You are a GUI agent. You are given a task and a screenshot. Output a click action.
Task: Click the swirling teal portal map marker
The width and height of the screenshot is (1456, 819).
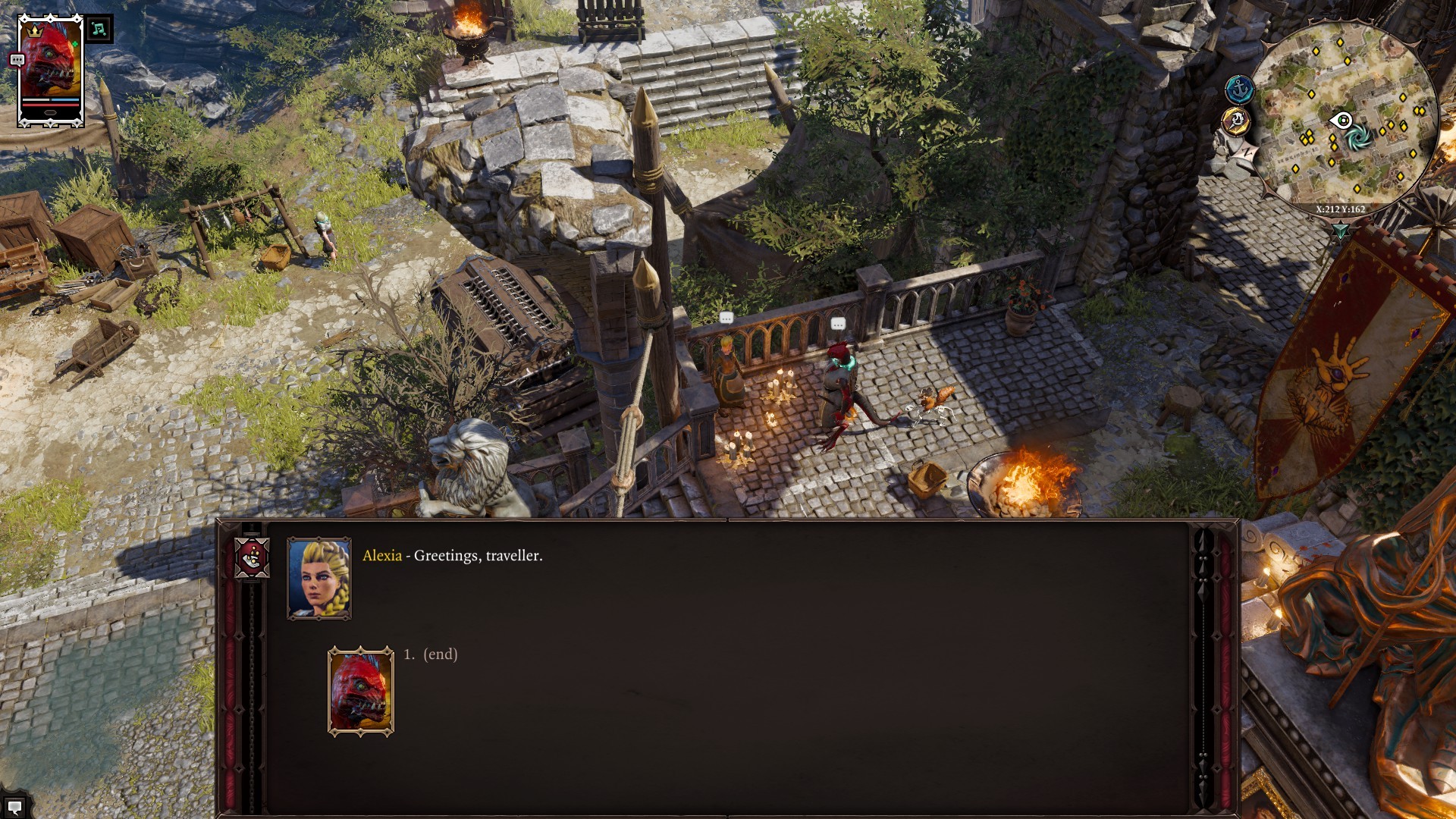tap(1359, 136)
